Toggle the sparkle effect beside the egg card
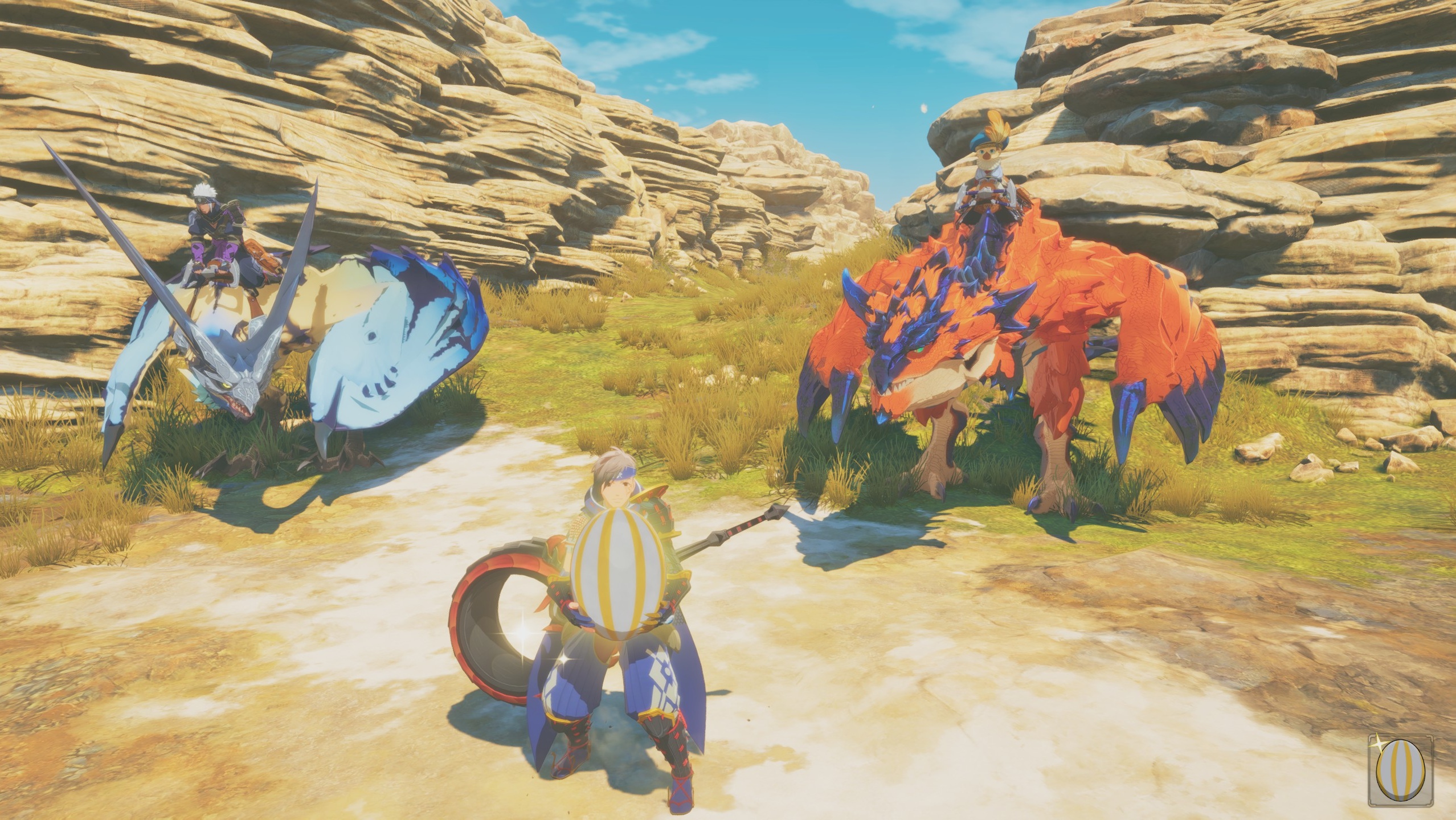The width and height of the screenshot is (1456, 820). point(1379,744)
